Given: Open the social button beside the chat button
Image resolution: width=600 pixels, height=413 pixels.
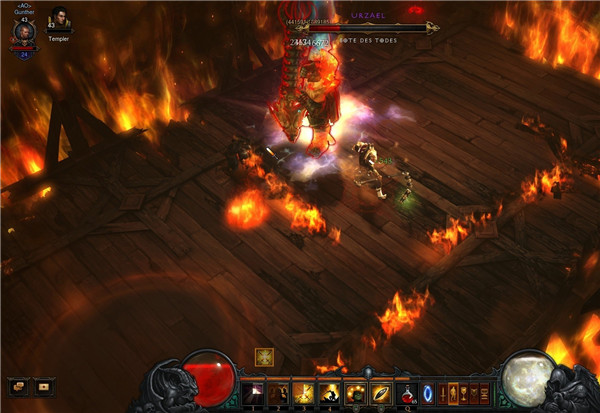Looking at the screenshot, I should click(x=43, y=385).
